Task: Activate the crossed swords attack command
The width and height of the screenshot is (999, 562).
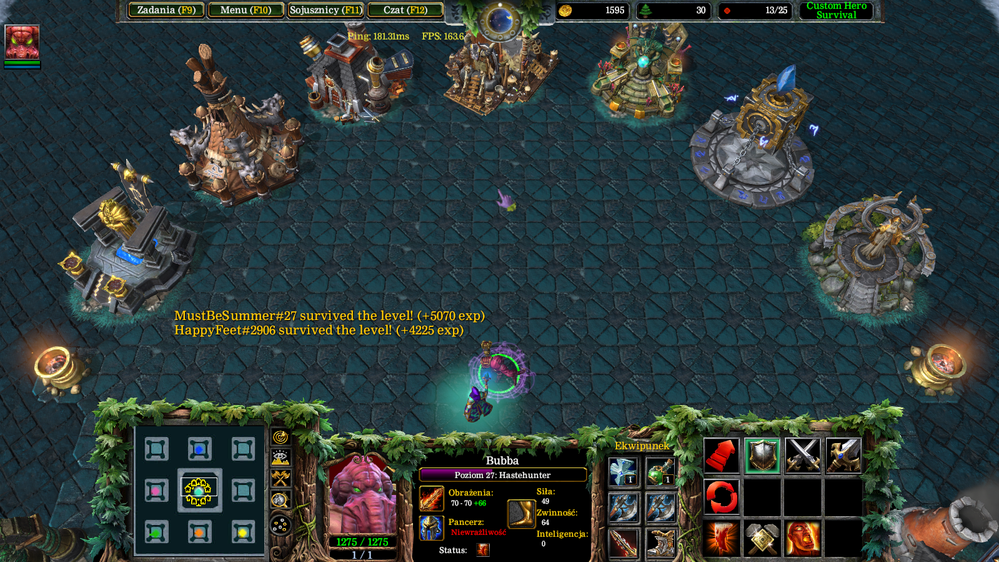Action: click(x=802, y=455)
